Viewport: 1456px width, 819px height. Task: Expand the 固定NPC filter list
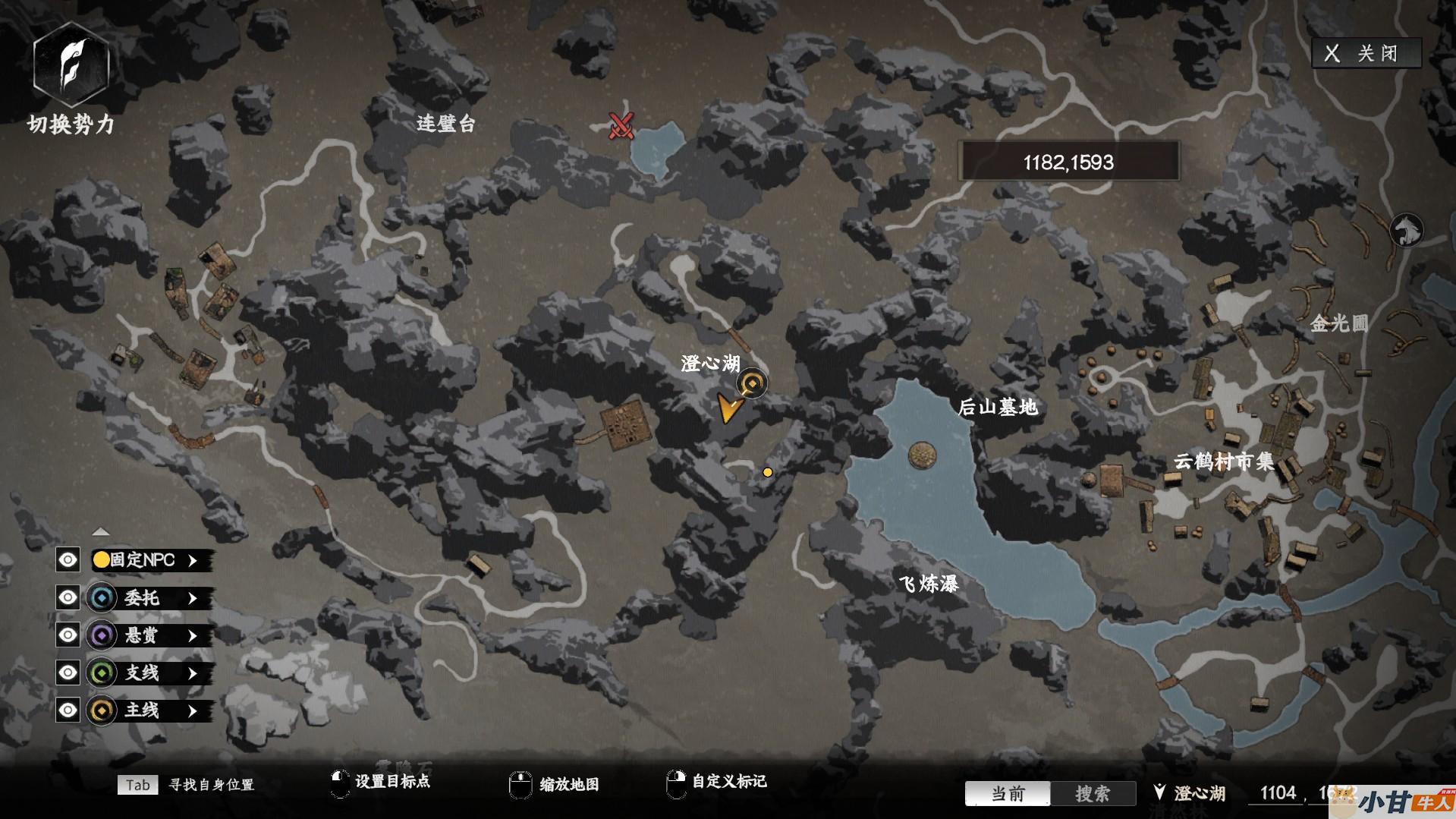[x=193, y=560]
